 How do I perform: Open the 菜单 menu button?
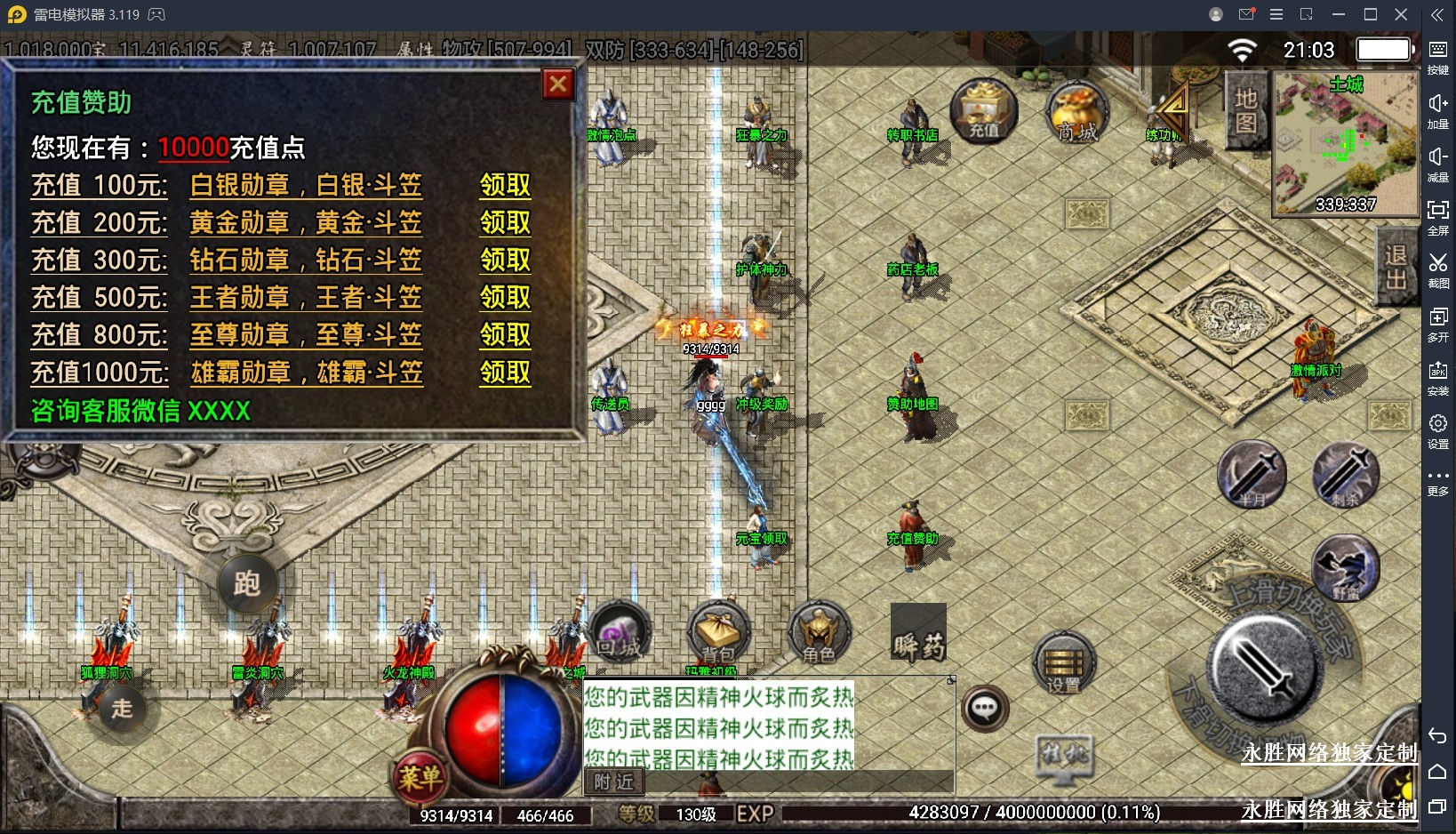click(x=420, y=777)
